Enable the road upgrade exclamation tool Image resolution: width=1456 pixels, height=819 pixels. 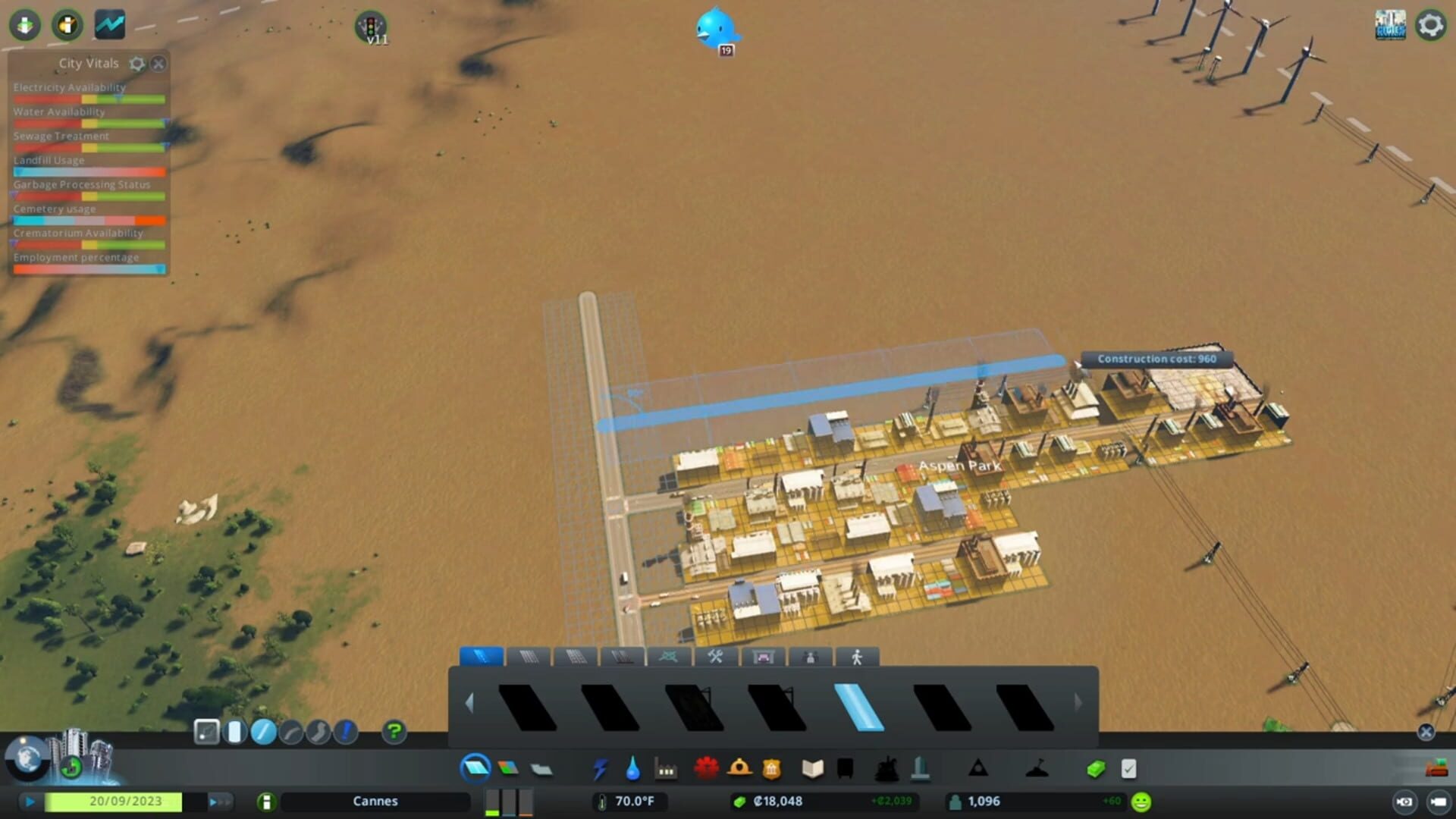(346, 730)
